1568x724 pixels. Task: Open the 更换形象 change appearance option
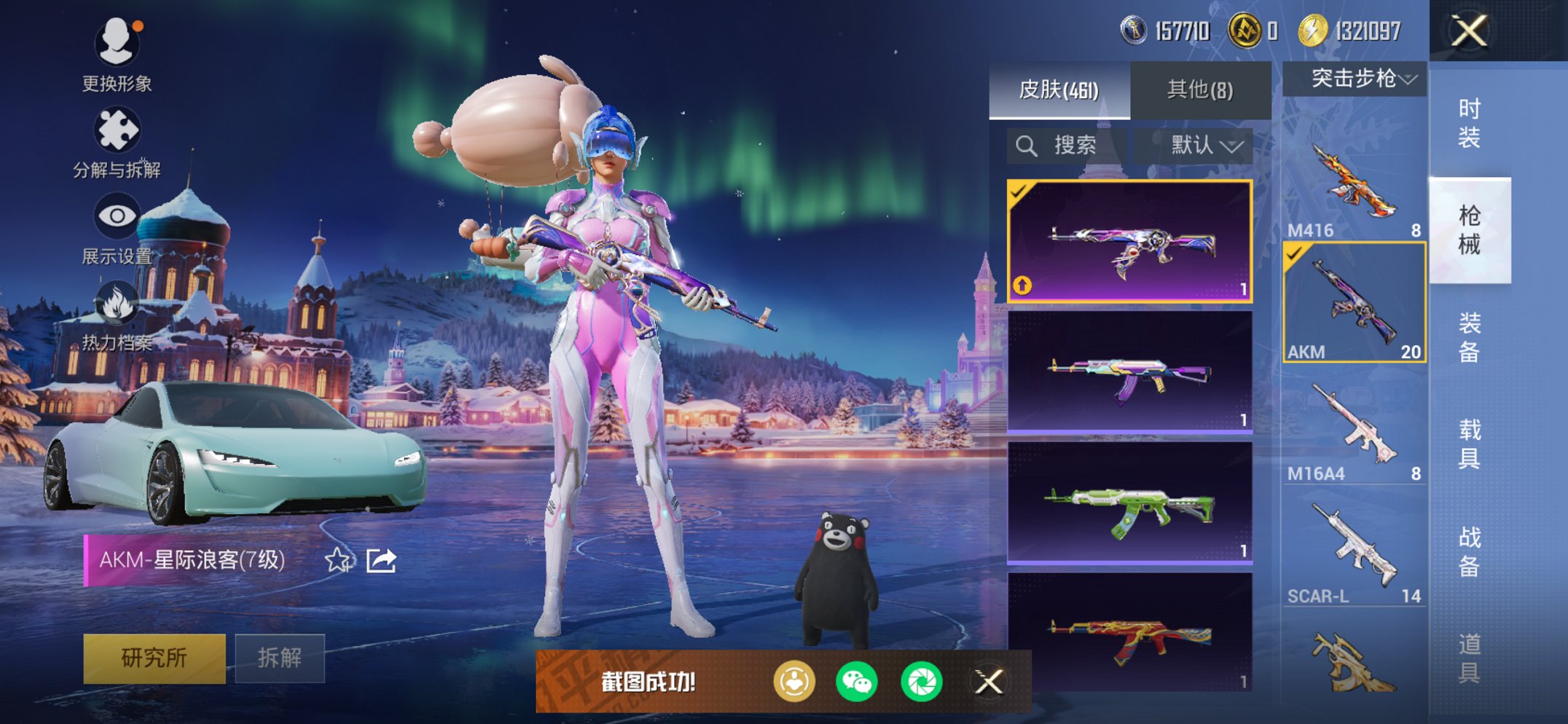tap(117, 55)
